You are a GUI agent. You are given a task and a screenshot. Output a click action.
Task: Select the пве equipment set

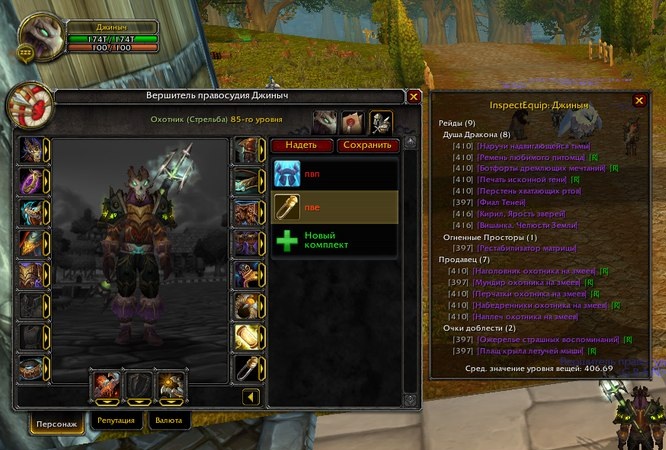tap(334, 207)
